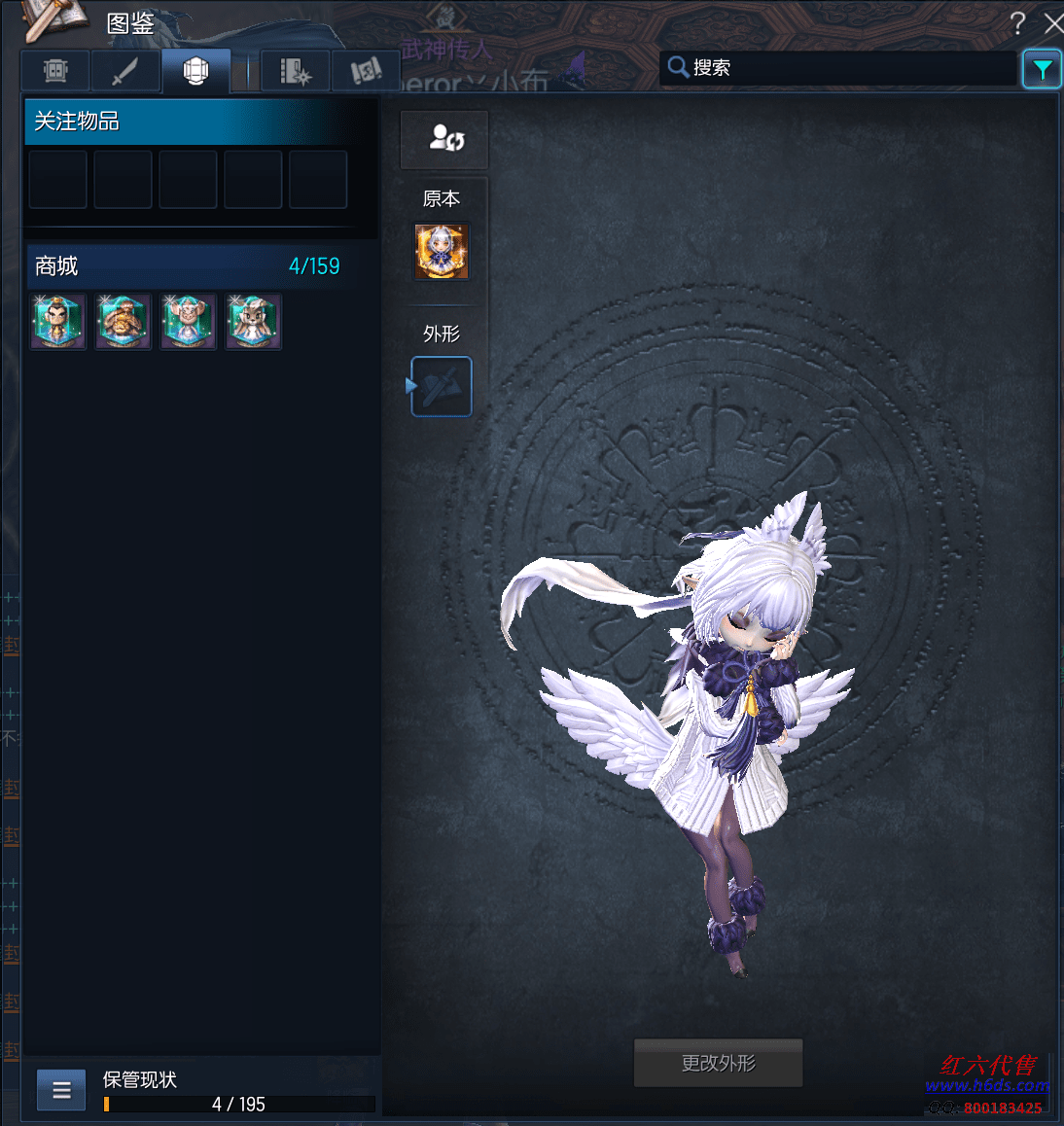The image size is (1064, 1126).
Task: Toggle the cyan filter funnel button
Action: click(1042, 69)
